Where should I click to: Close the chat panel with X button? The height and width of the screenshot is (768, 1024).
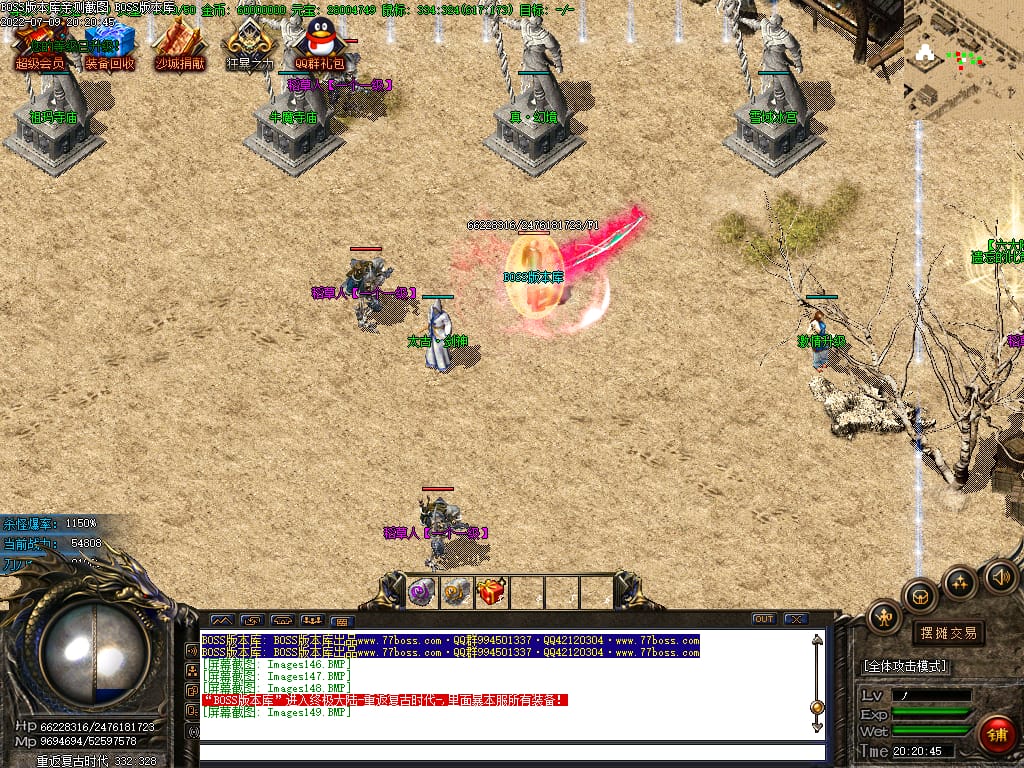pos(796,619)
